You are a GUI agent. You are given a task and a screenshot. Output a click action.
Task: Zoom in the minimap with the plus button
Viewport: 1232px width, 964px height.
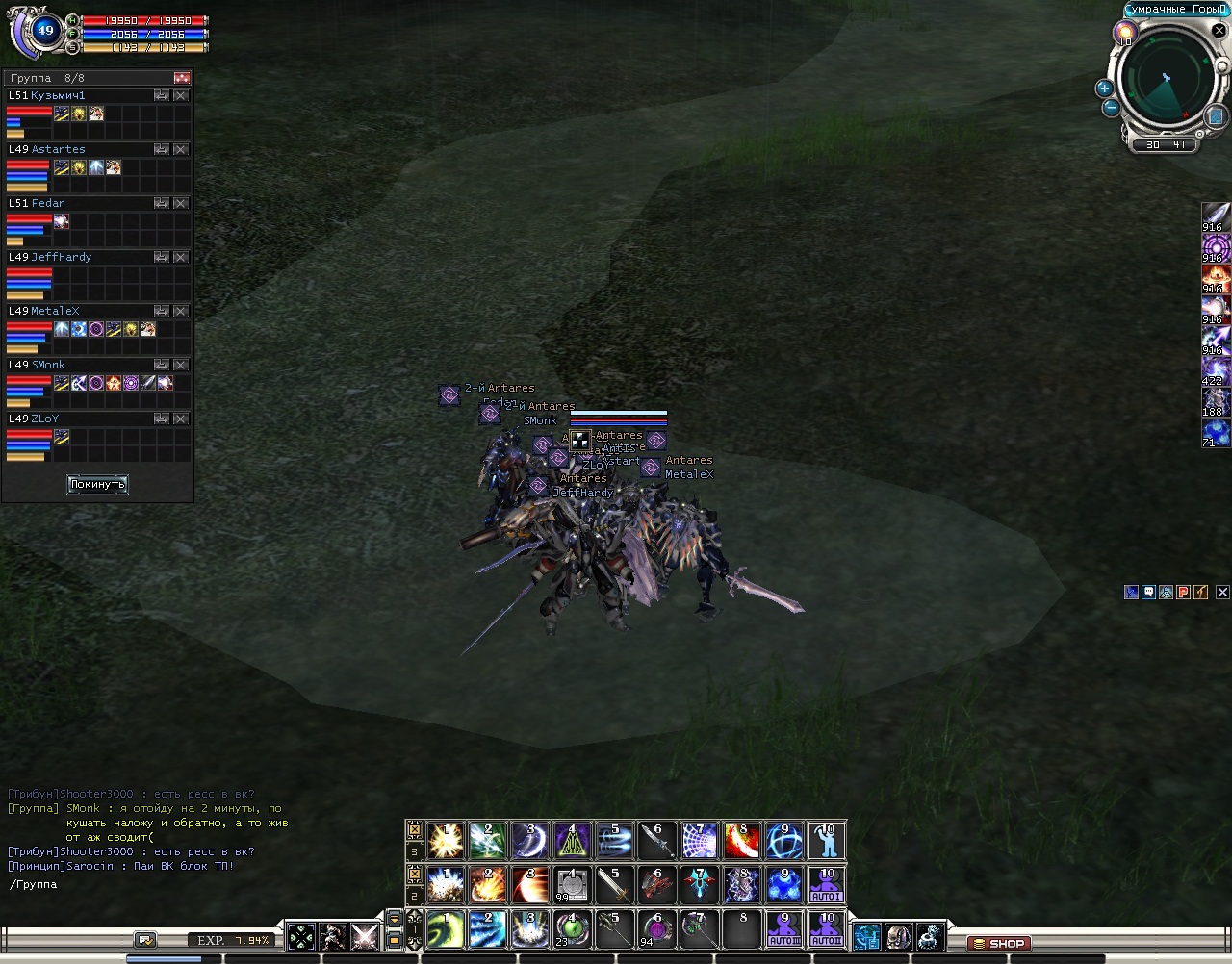pos(1104,89)
